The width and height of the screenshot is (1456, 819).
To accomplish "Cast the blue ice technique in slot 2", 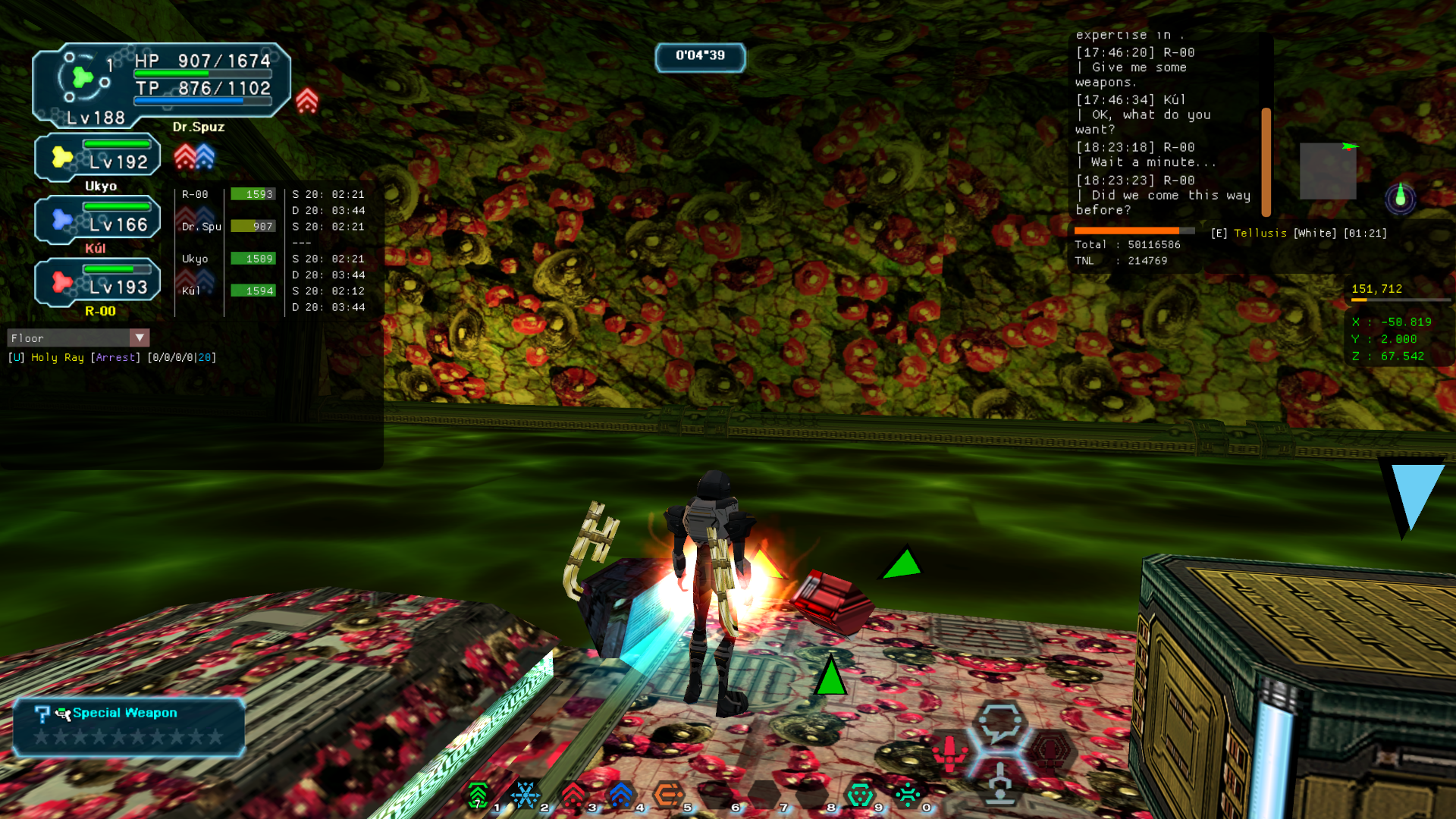I will tap(526, 795).
